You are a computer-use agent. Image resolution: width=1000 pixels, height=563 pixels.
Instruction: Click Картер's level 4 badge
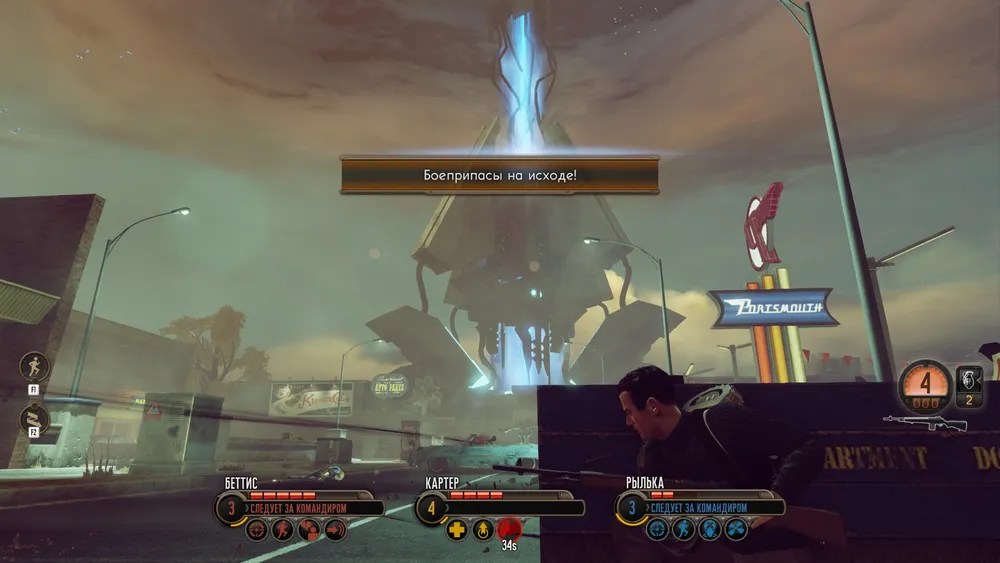[432, 508]
